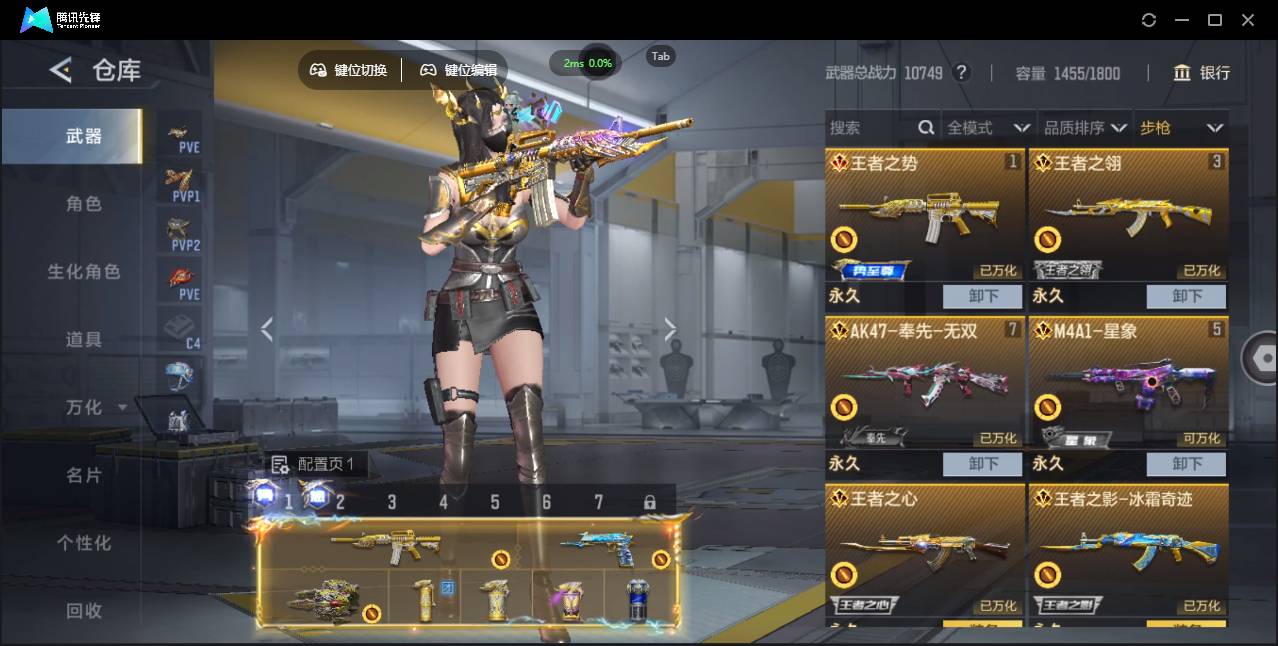Open the 银行 bank
This screenshot has width=1278, height=646.
coord(1202,73)
